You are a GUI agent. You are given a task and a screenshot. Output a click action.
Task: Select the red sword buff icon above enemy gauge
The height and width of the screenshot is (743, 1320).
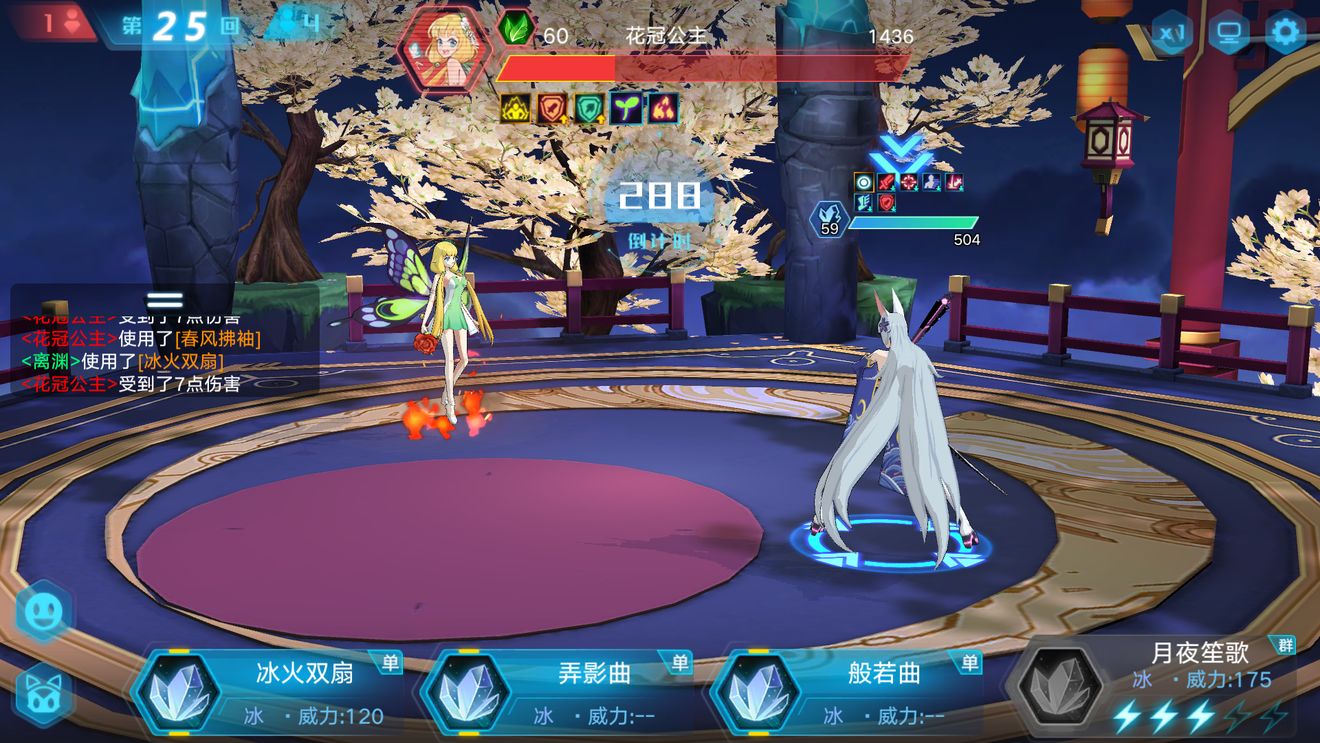886,182
